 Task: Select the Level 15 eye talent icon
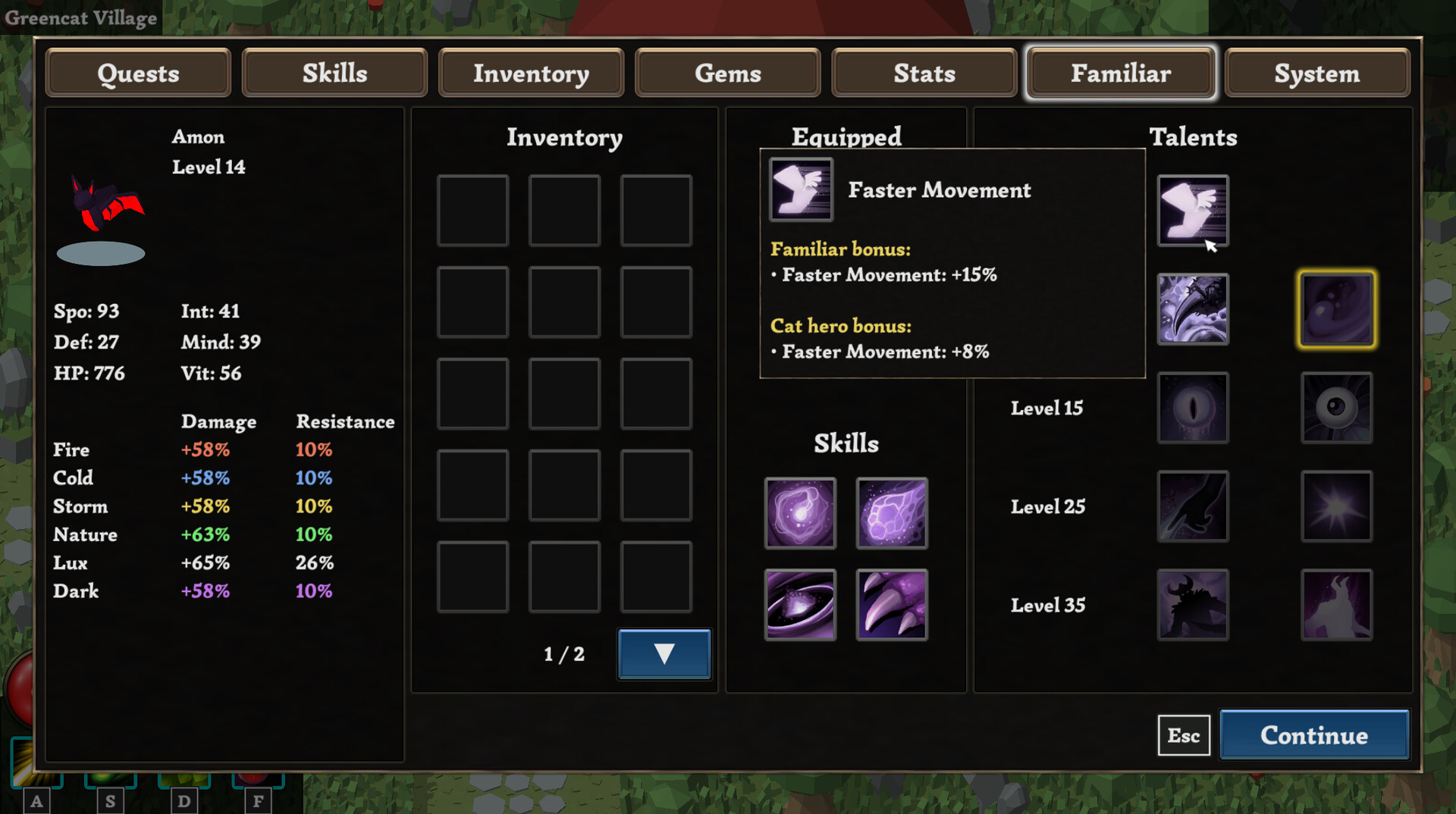click(1193, 408)
